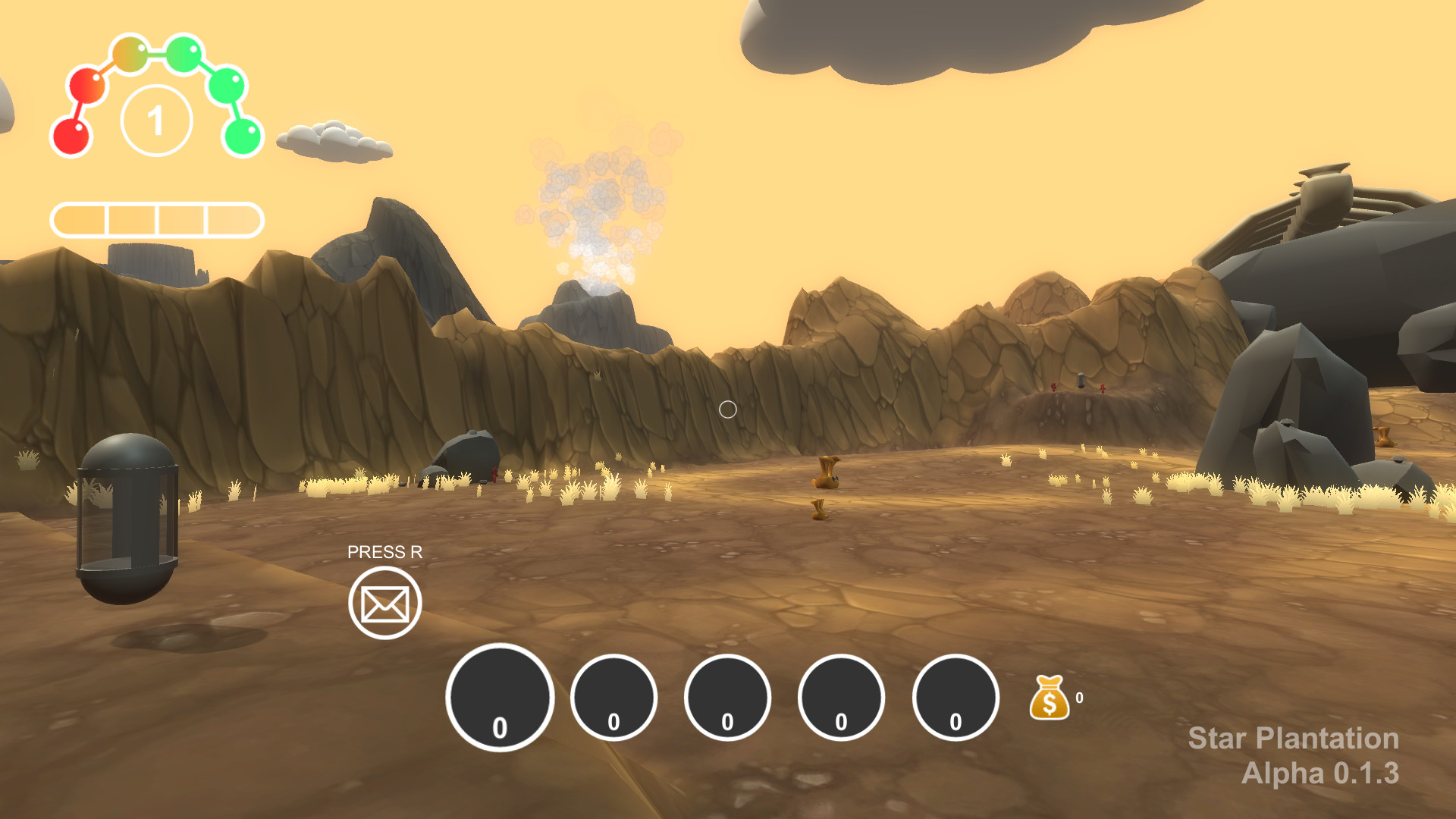Click the PRESS R prompt text
This screenshot has height=819, width=1456.
click(x=386, y=554)
